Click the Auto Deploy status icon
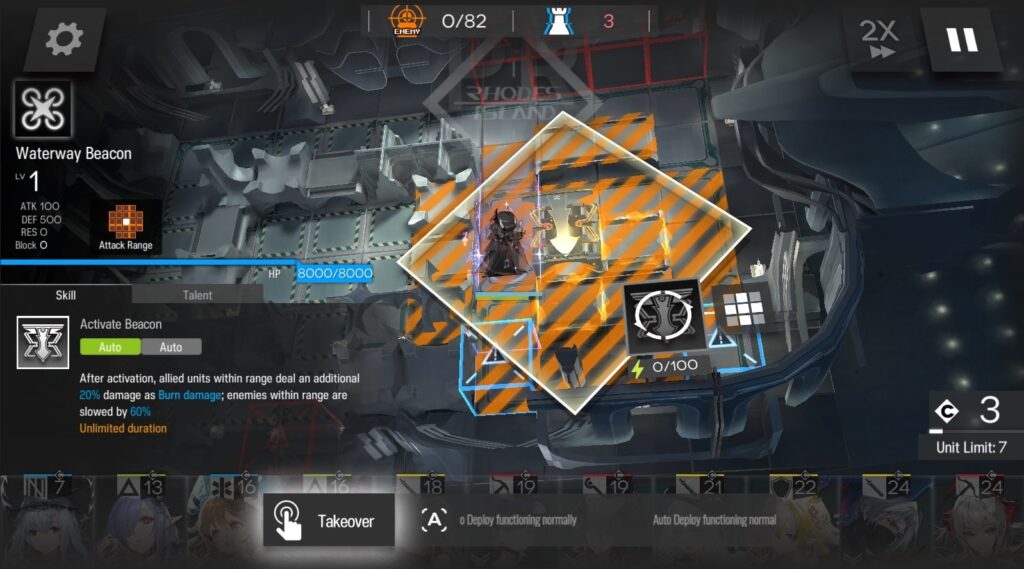This screenshot has height=569, width=1024. click(434, 520)
